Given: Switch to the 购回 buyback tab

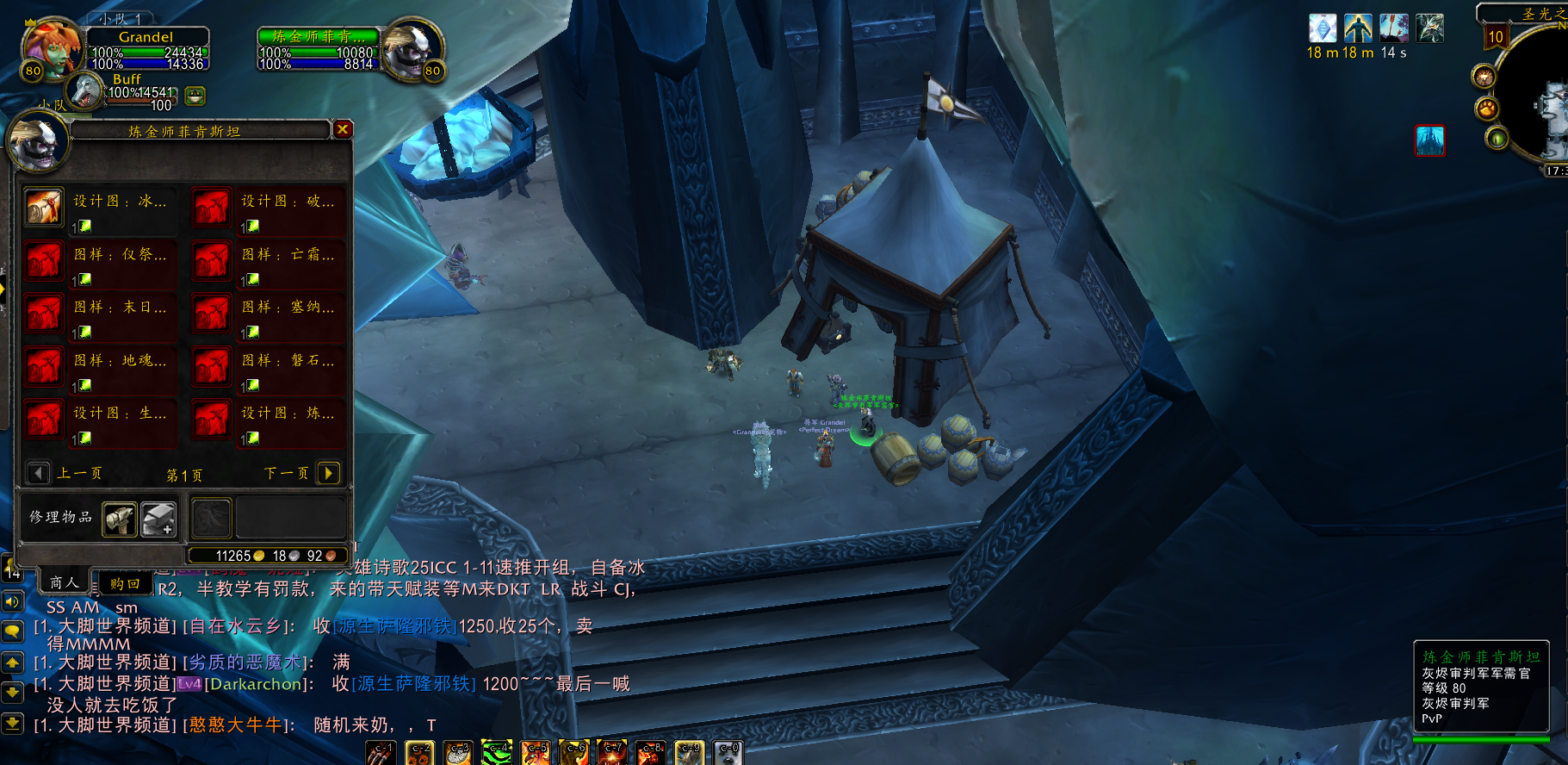Looking at the screenshot, I should click(125, 584).
